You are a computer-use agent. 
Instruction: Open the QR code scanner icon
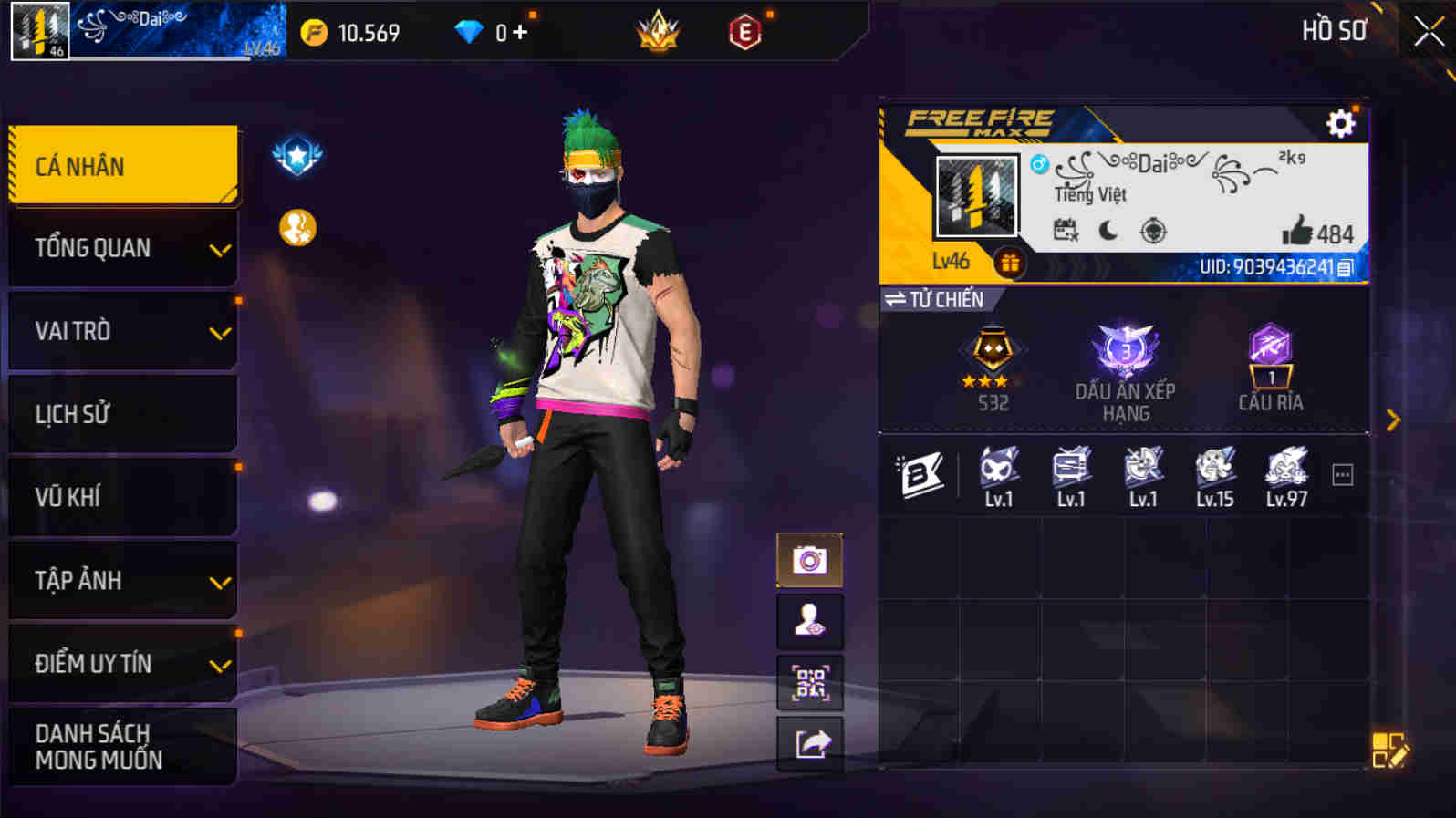point(808,682)
